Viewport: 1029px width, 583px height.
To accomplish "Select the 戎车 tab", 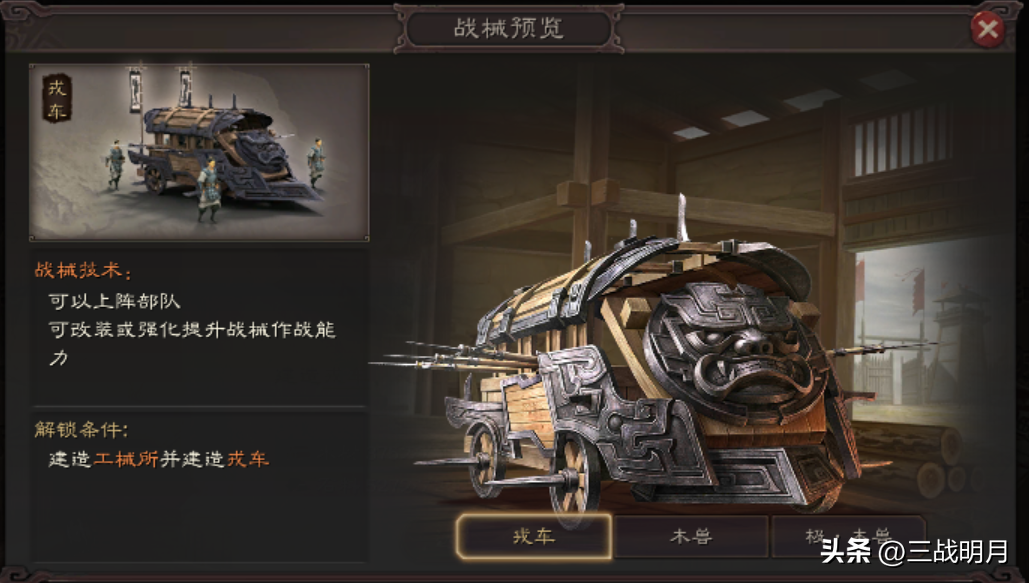I will point(533,537).
